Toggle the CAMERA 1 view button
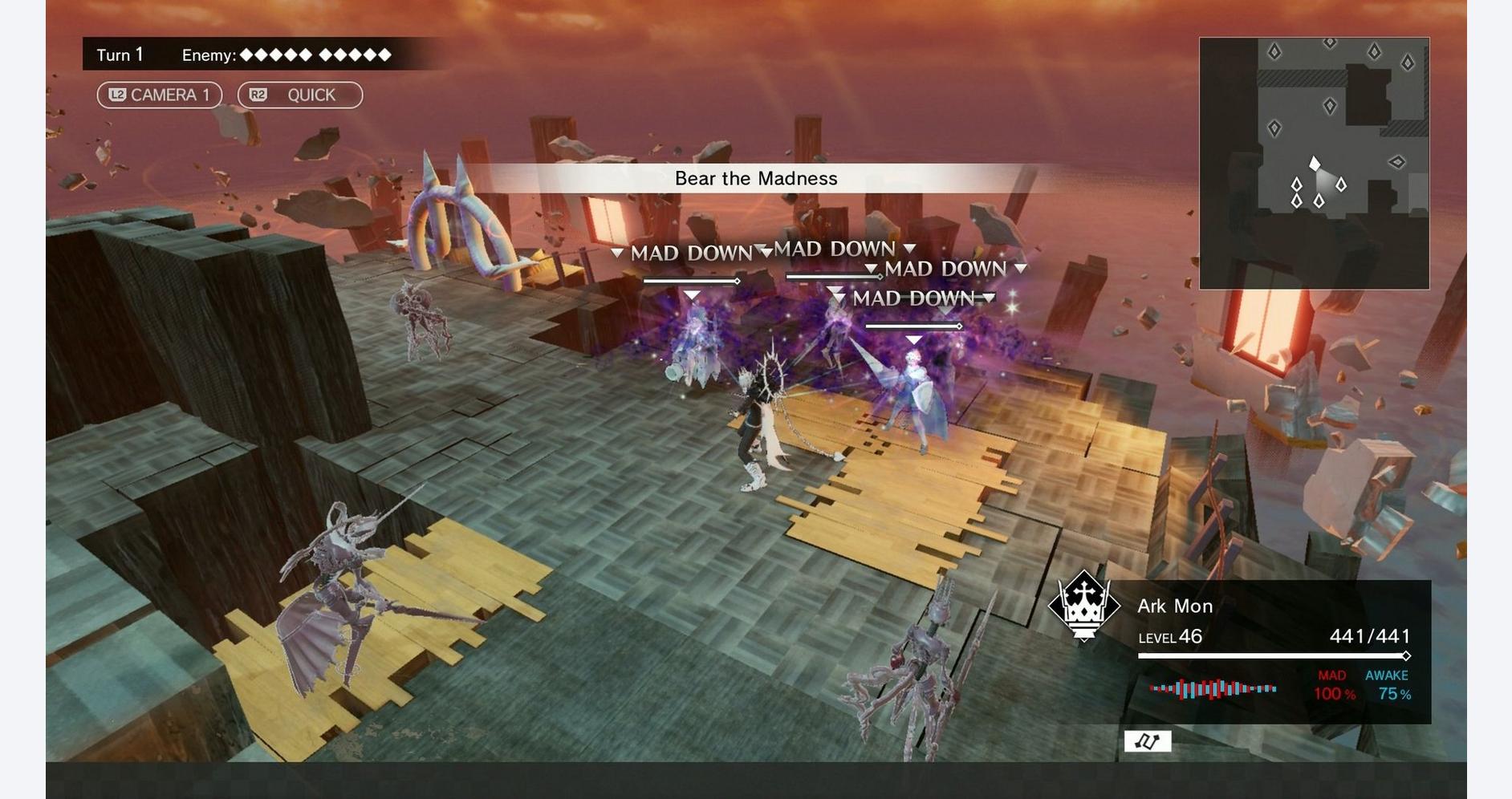Viewport: 1512px width, 799px height. tap(159, 95)
